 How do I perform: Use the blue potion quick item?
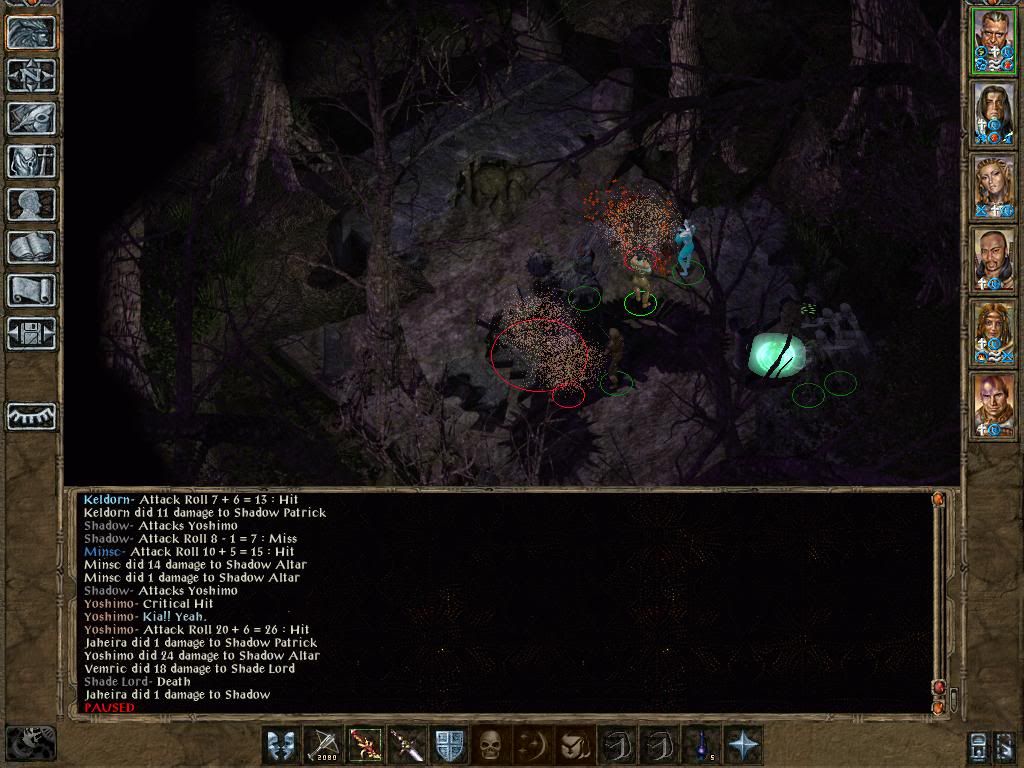pos(701,745)
